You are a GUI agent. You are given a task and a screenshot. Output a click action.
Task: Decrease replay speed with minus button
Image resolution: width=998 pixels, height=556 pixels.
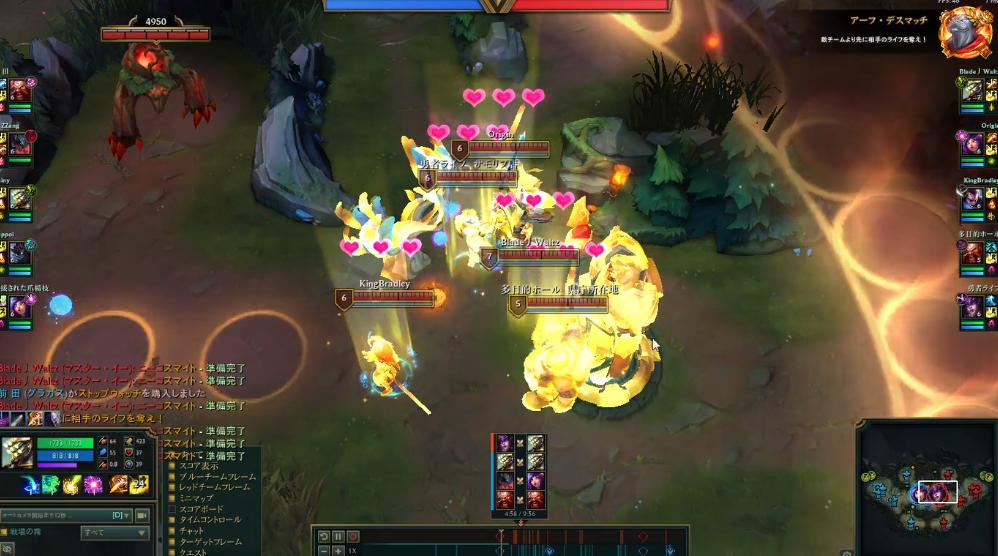point(324,551)
